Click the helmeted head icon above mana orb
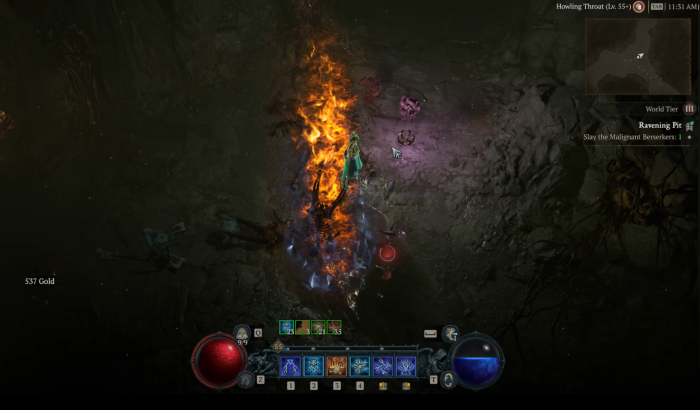700x410 pixels. (450, 334)
